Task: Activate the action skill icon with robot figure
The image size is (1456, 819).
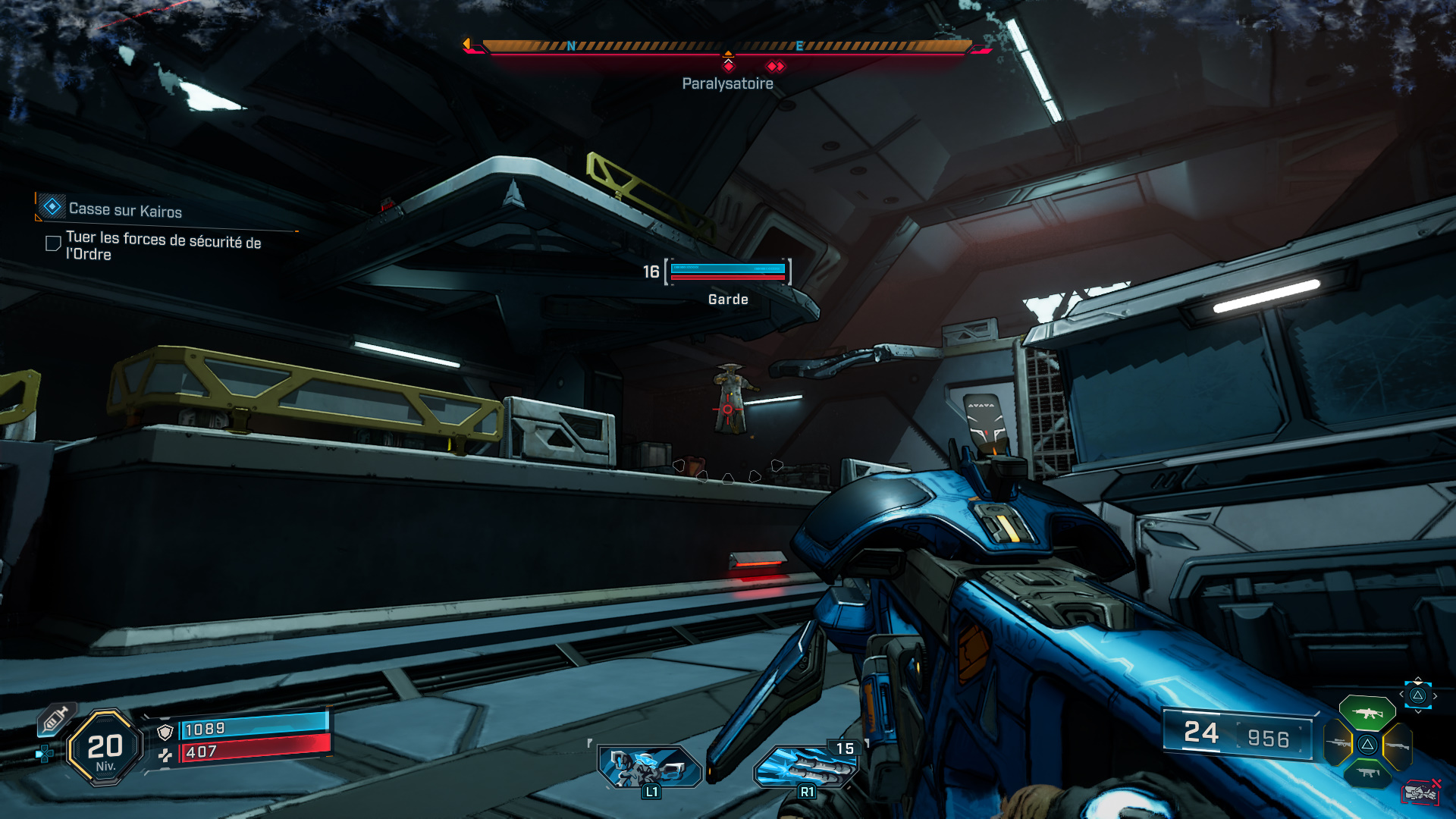Action: click(649, 766)
